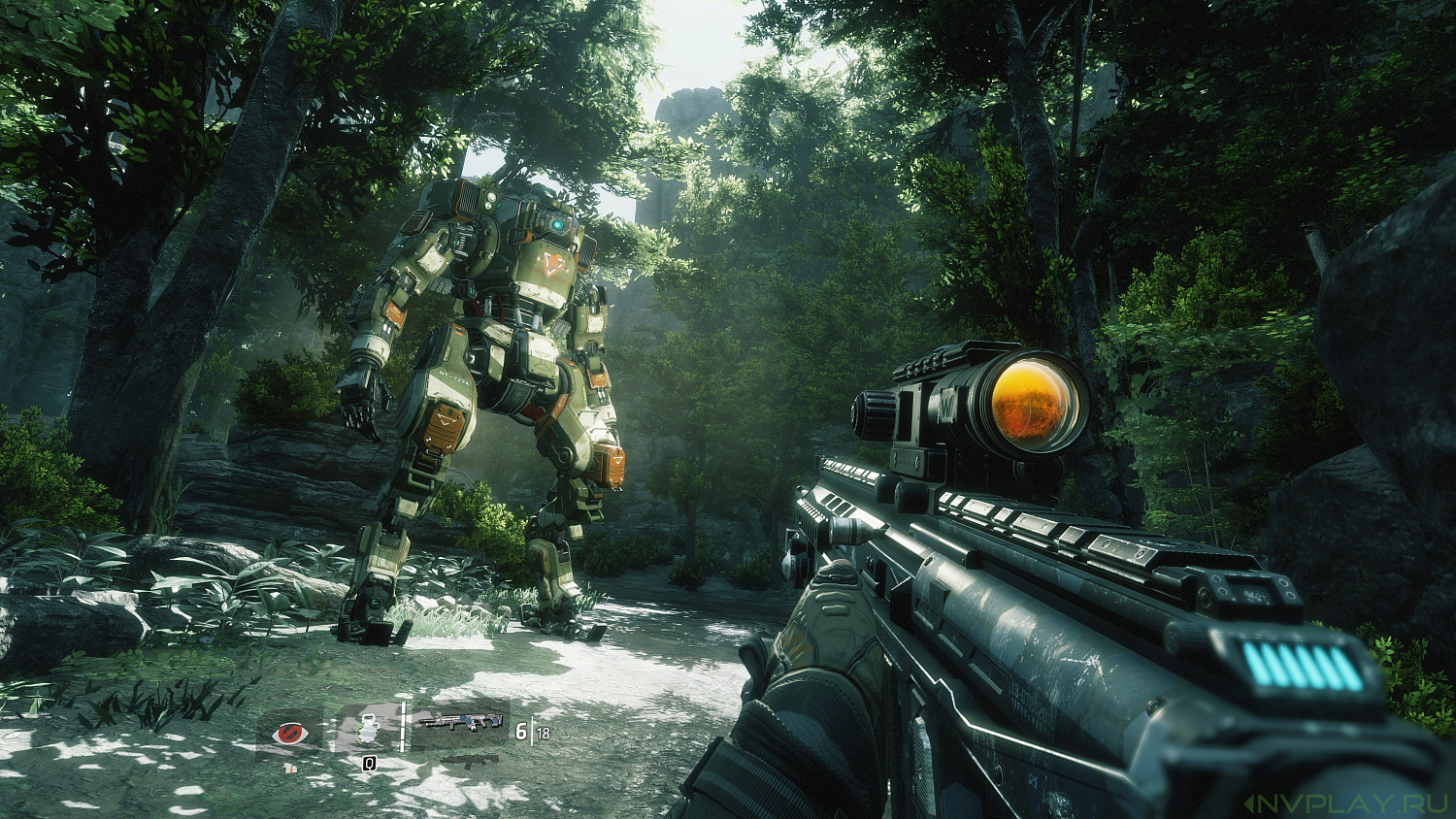Image resolution: width=1456 pixels, height=819 pixels.
Task: Click the frag grenade ordnance icon
Action: (x=367, y=728)
